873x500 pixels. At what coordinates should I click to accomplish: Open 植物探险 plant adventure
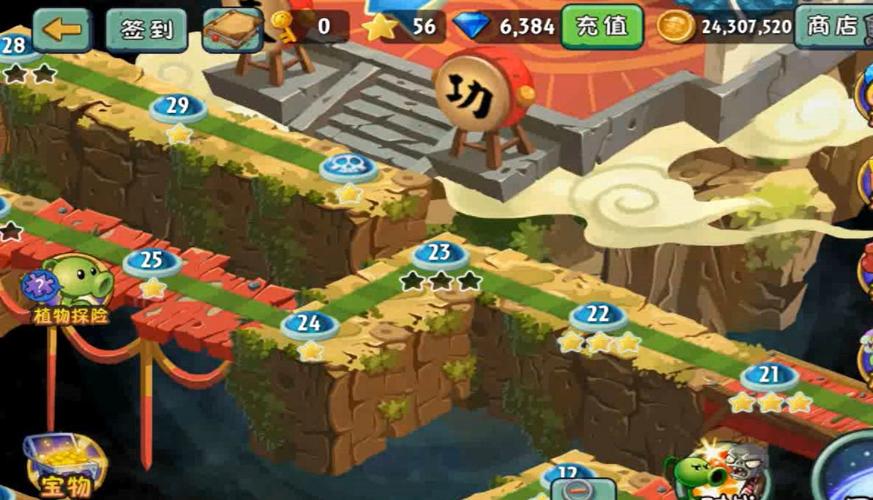click(x=70, y=289)
